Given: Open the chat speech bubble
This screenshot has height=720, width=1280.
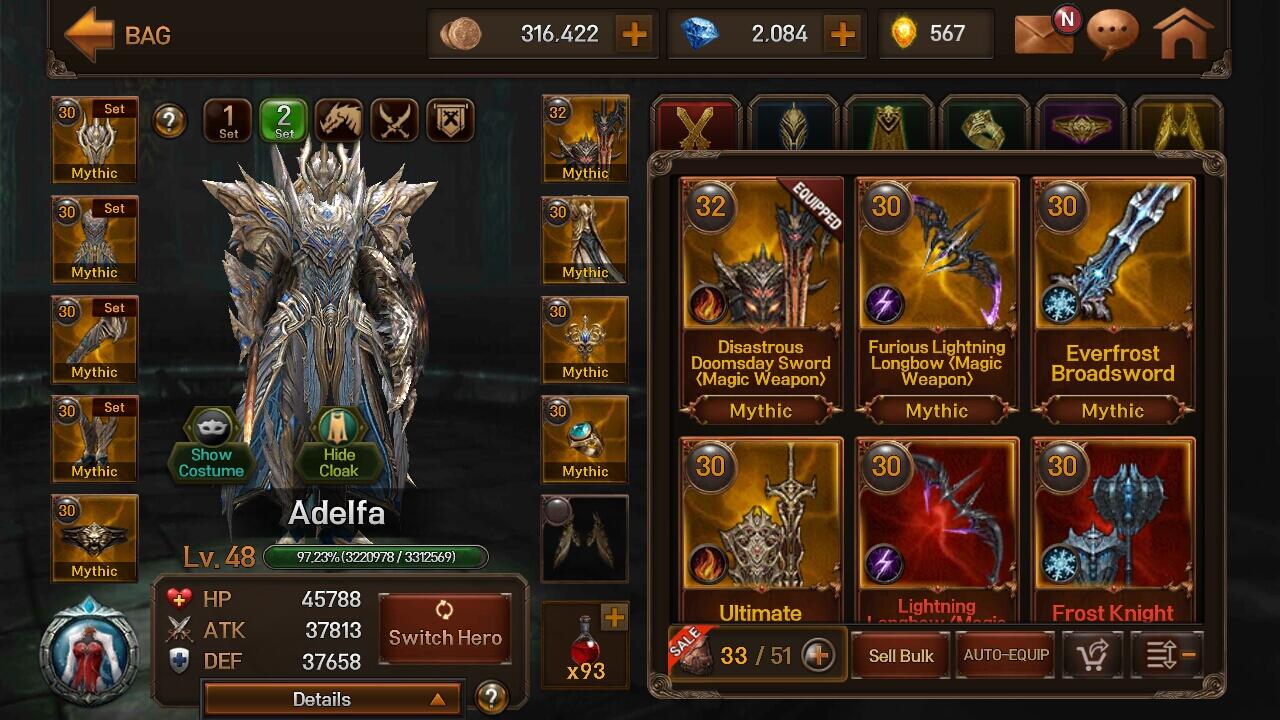Looking at the screenshot, I should pyautogui.click(x=1112, y=34).
